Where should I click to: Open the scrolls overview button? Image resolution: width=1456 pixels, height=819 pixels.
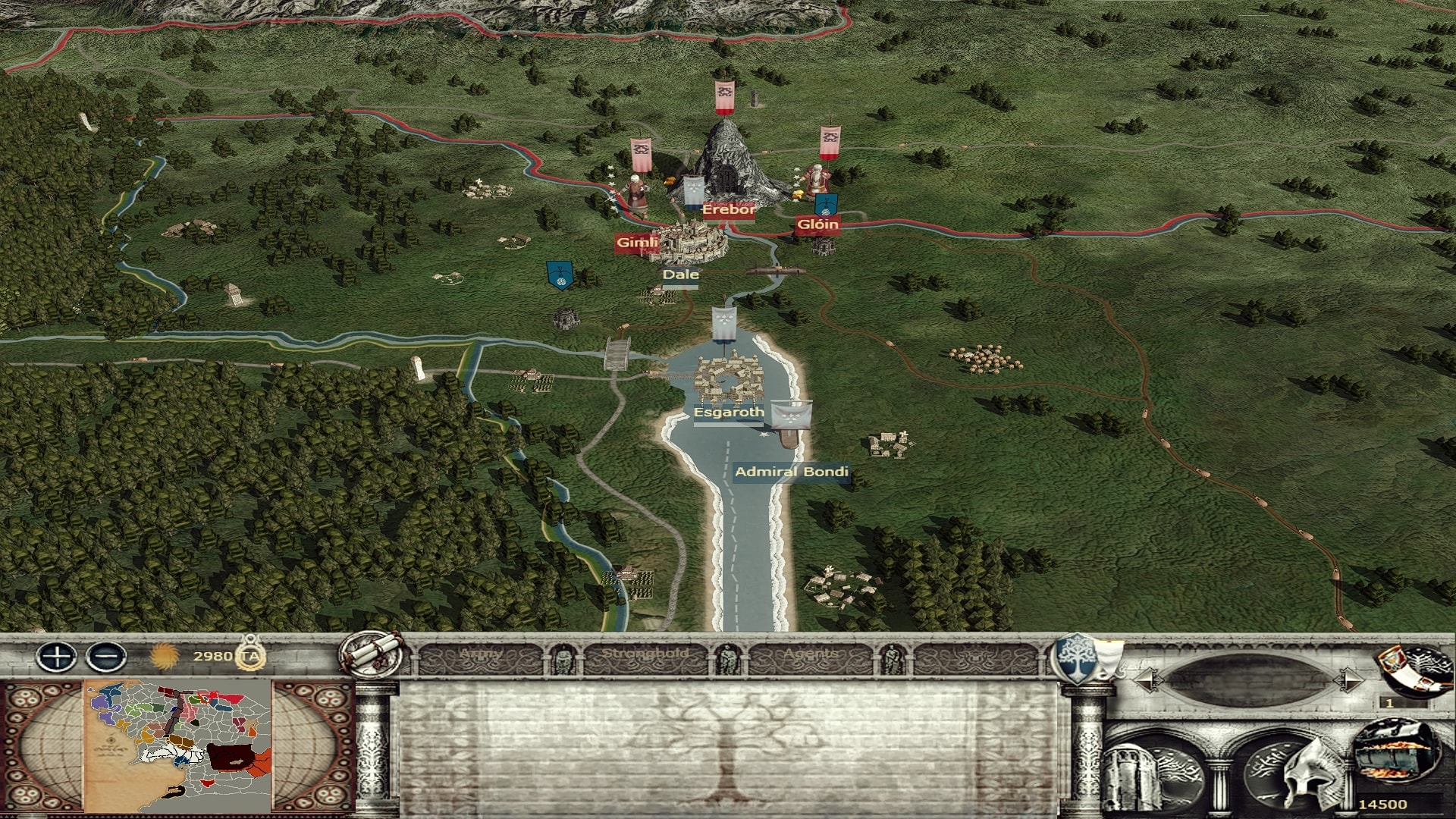[x=372, y=652]
